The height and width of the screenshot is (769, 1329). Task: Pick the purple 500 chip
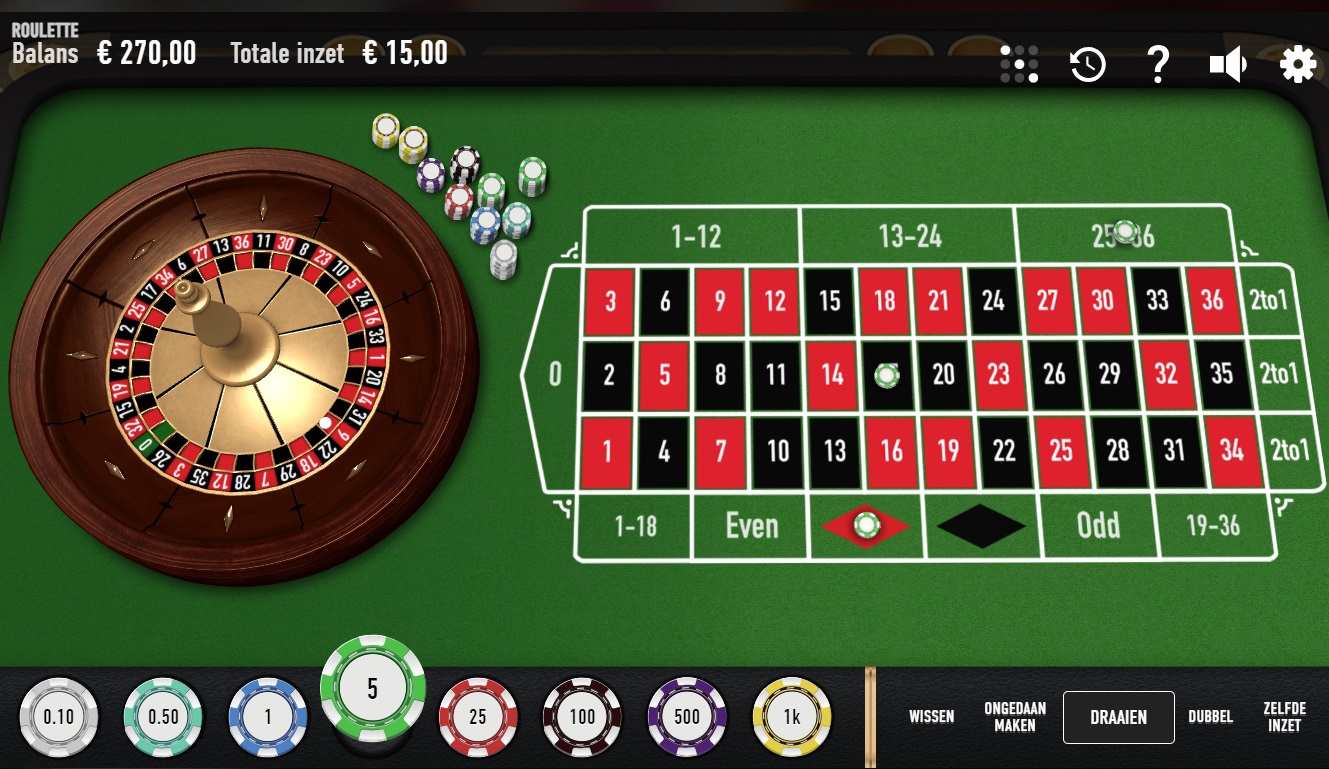(686, 717)
